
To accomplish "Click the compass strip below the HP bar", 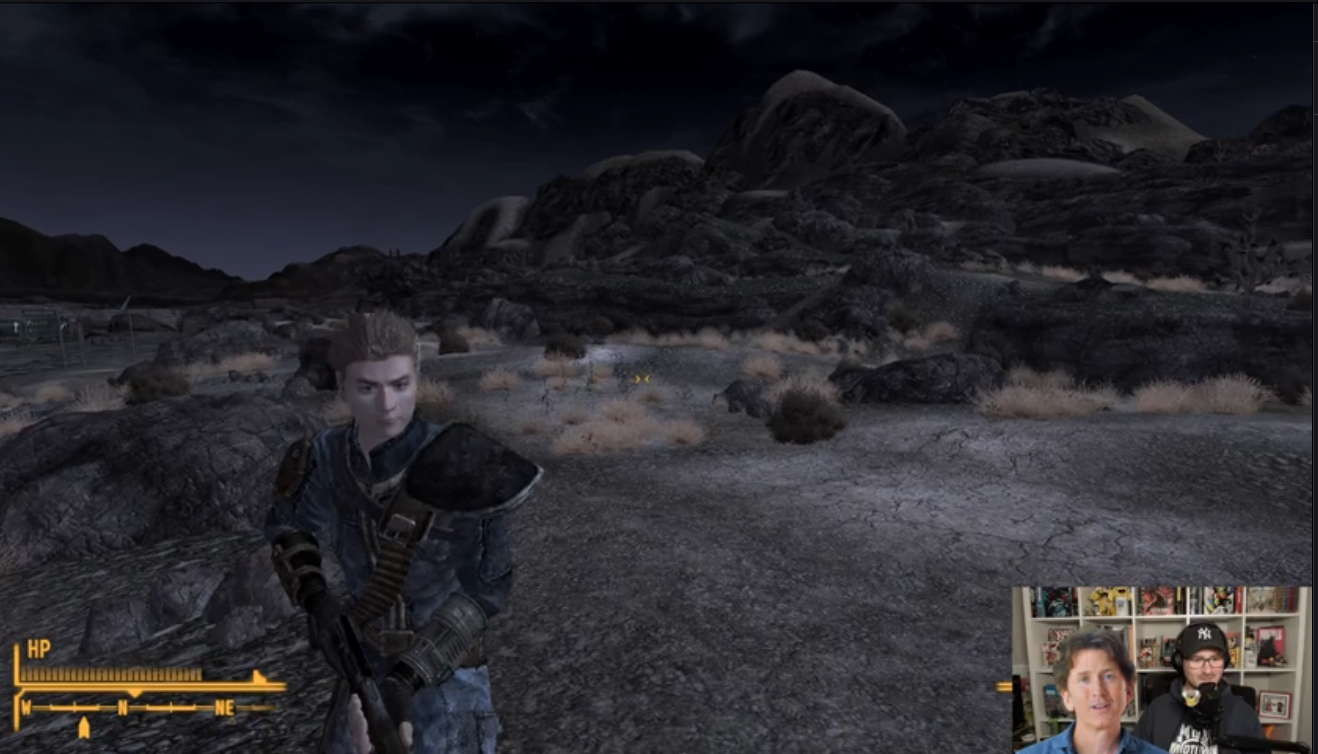I will pos(150,708).
